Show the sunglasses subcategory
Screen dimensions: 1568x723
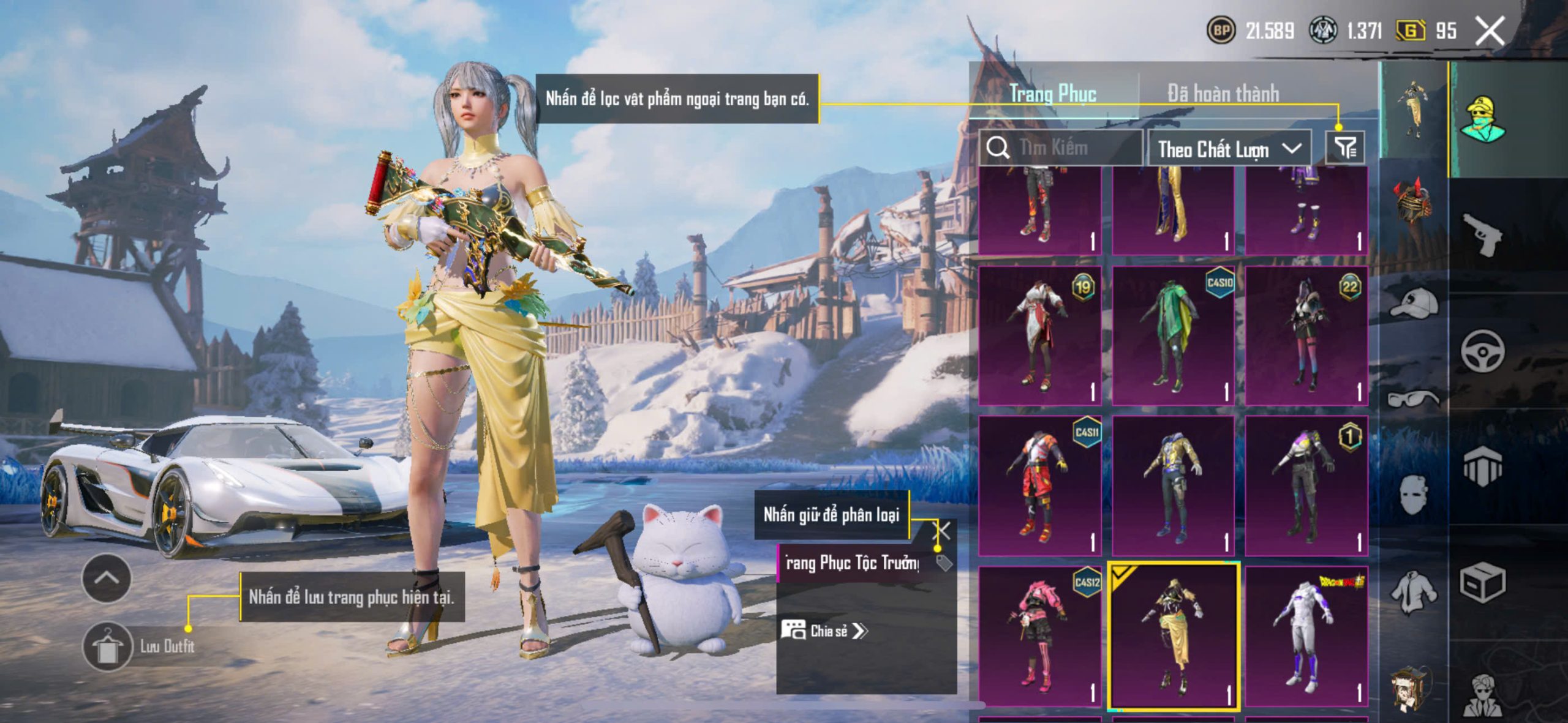pyautogui.click(x=1414, y=399)
